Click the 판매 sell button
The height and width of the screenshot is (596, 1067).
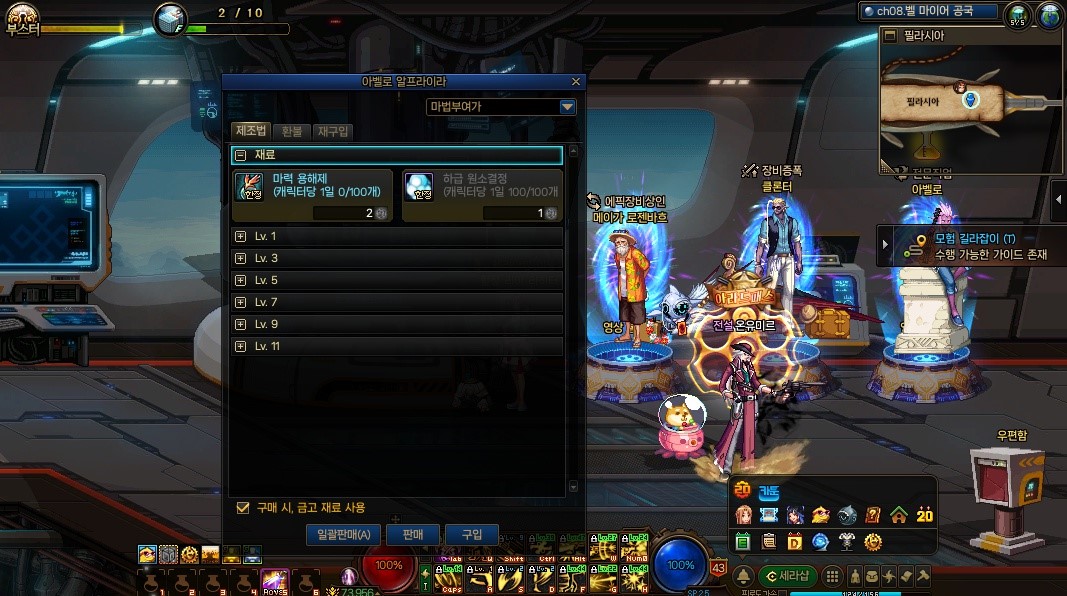tap(413, 535)
